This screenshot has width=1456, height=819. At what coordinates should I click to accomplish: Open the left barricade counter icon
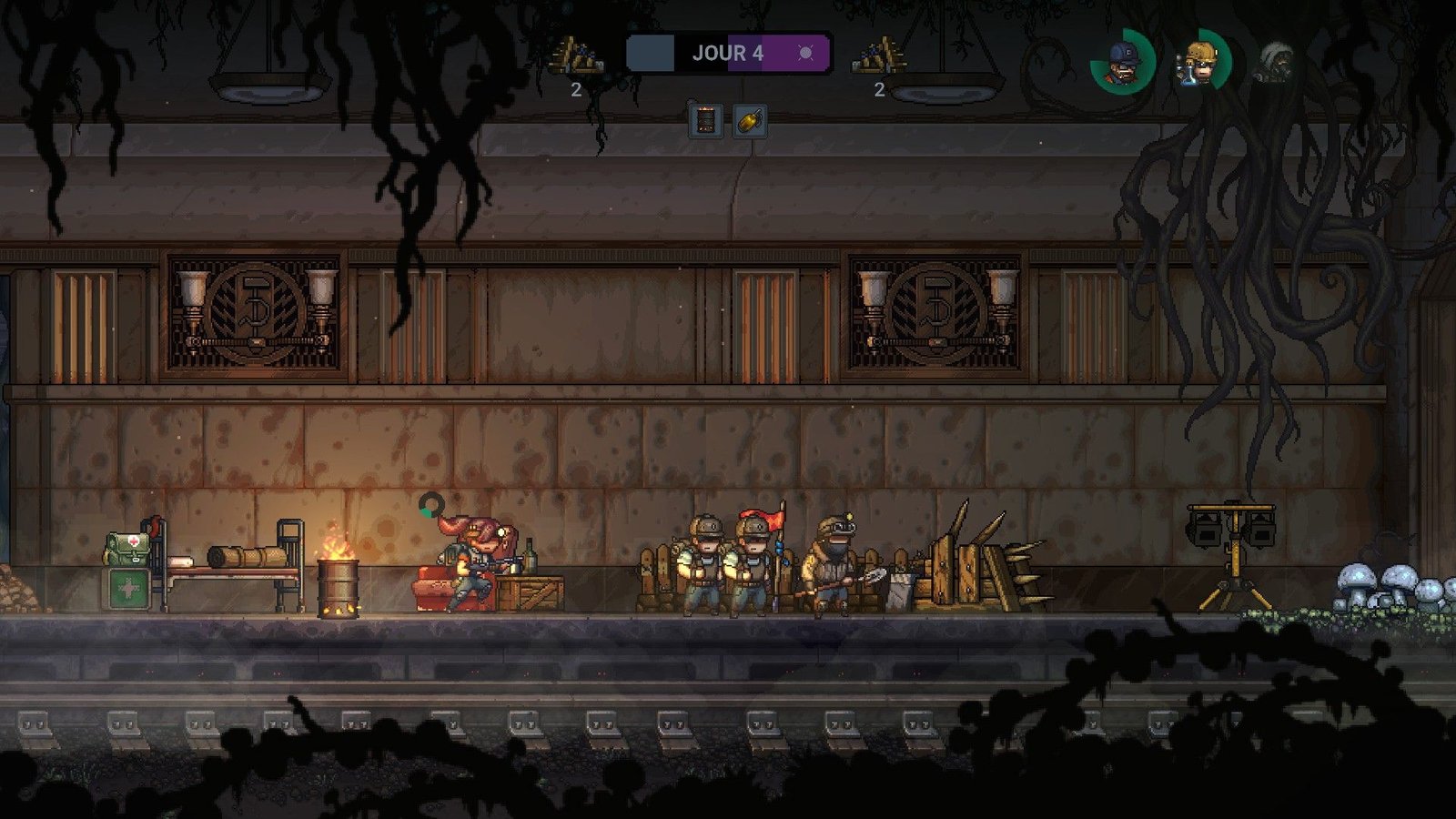point(575,56)
